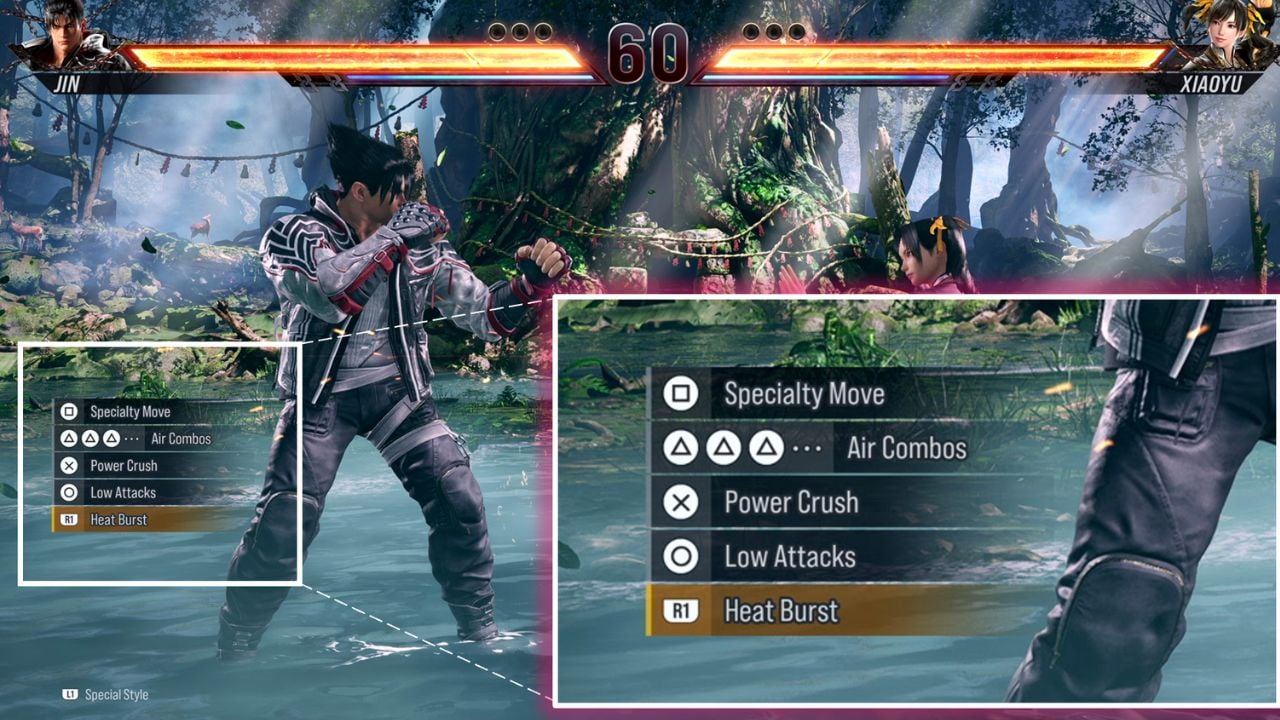Activate the highlighted Heat Burst in the enlarged list
This screenshot has width=1280, height=720.
tap(781, 610)
